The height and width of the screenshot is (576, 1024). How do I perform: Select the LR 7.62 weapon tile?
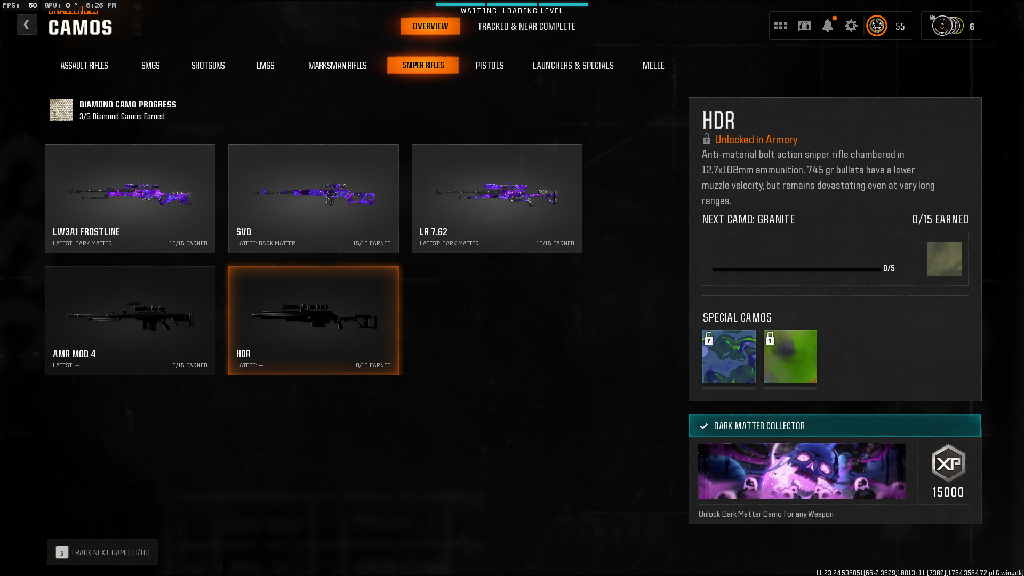click(x=497, y=198)
